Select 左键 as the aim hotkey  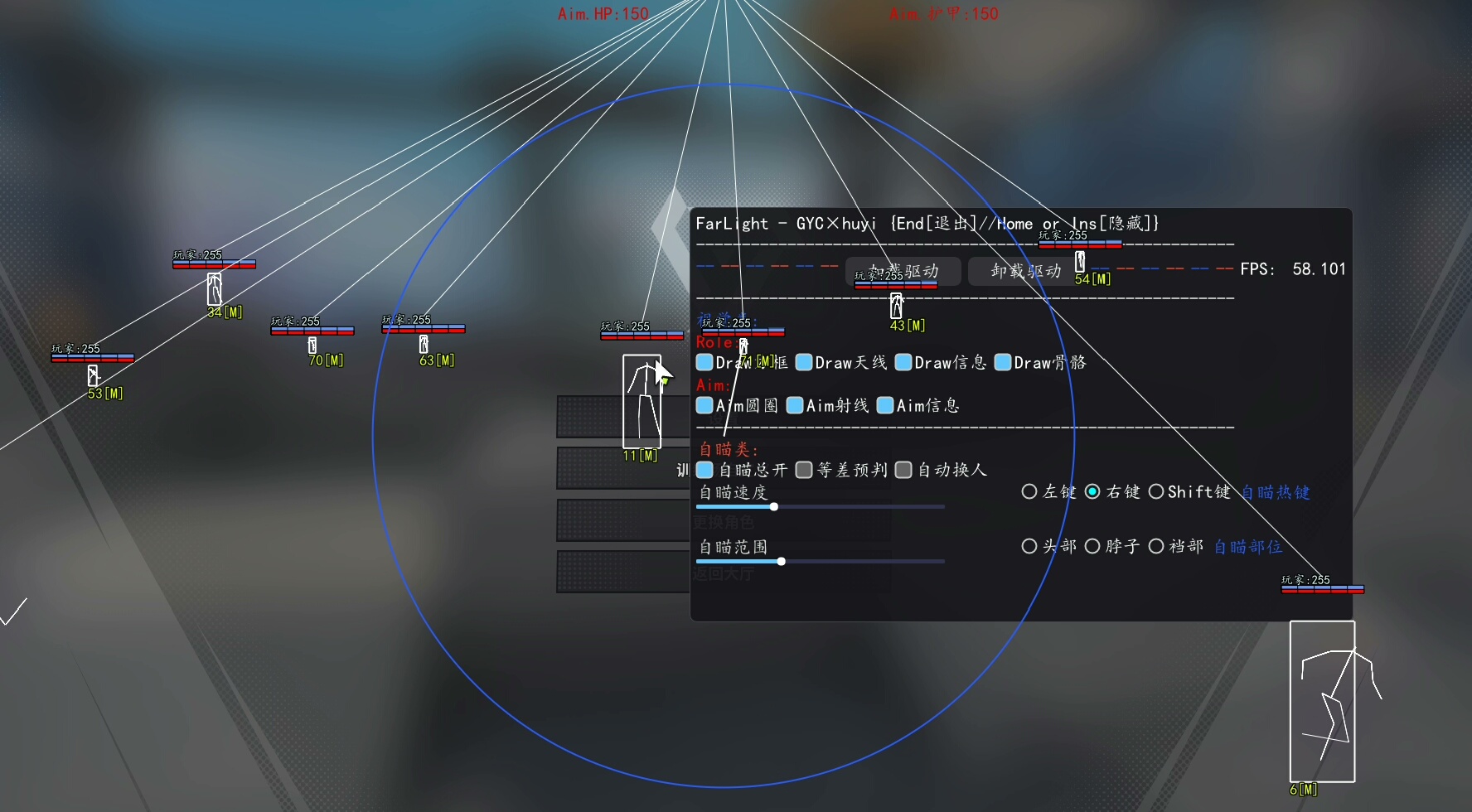(x=1030, y=491)
